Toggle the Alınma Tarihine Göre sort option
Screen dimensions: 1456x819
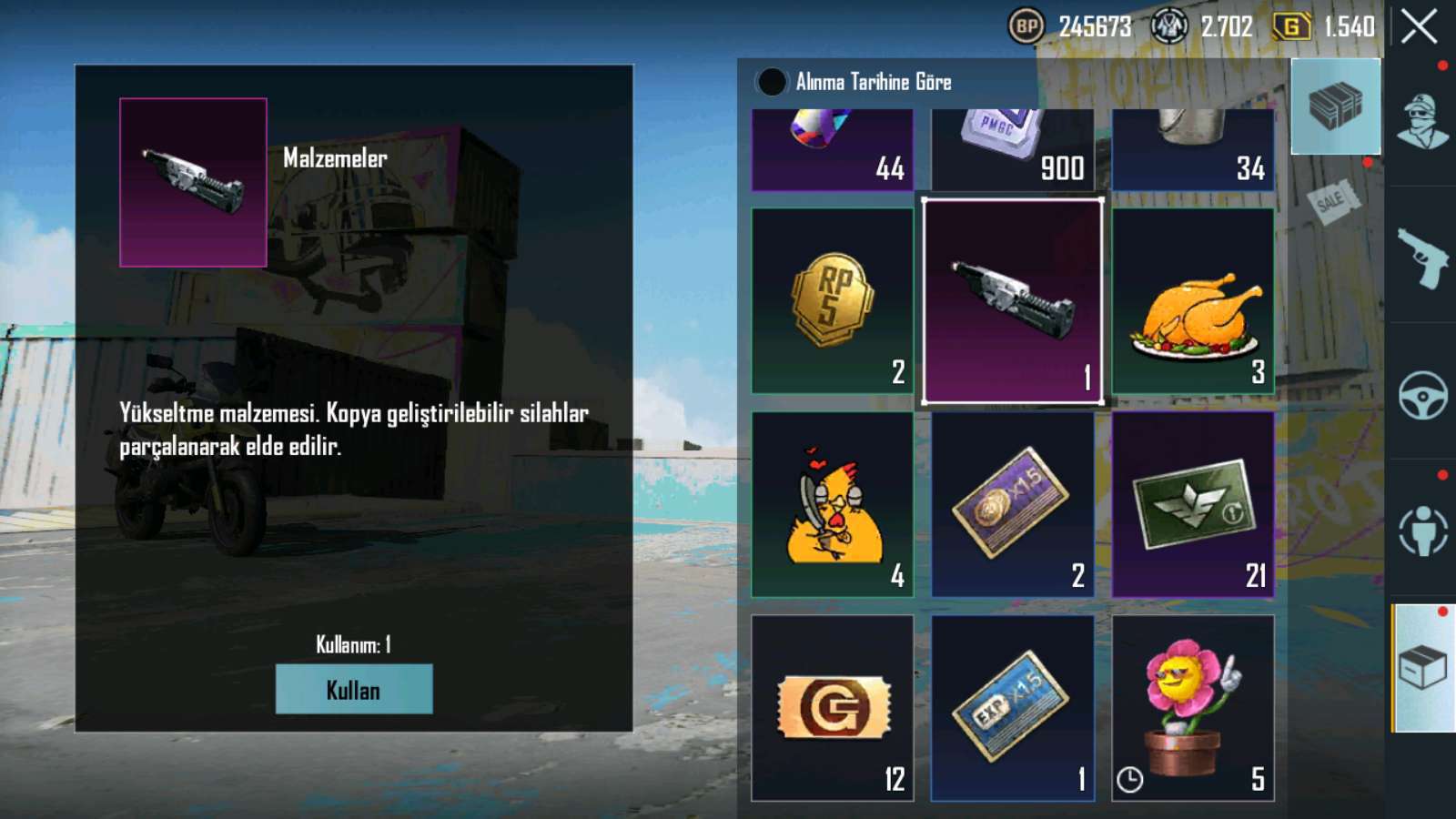coord(772,82)
